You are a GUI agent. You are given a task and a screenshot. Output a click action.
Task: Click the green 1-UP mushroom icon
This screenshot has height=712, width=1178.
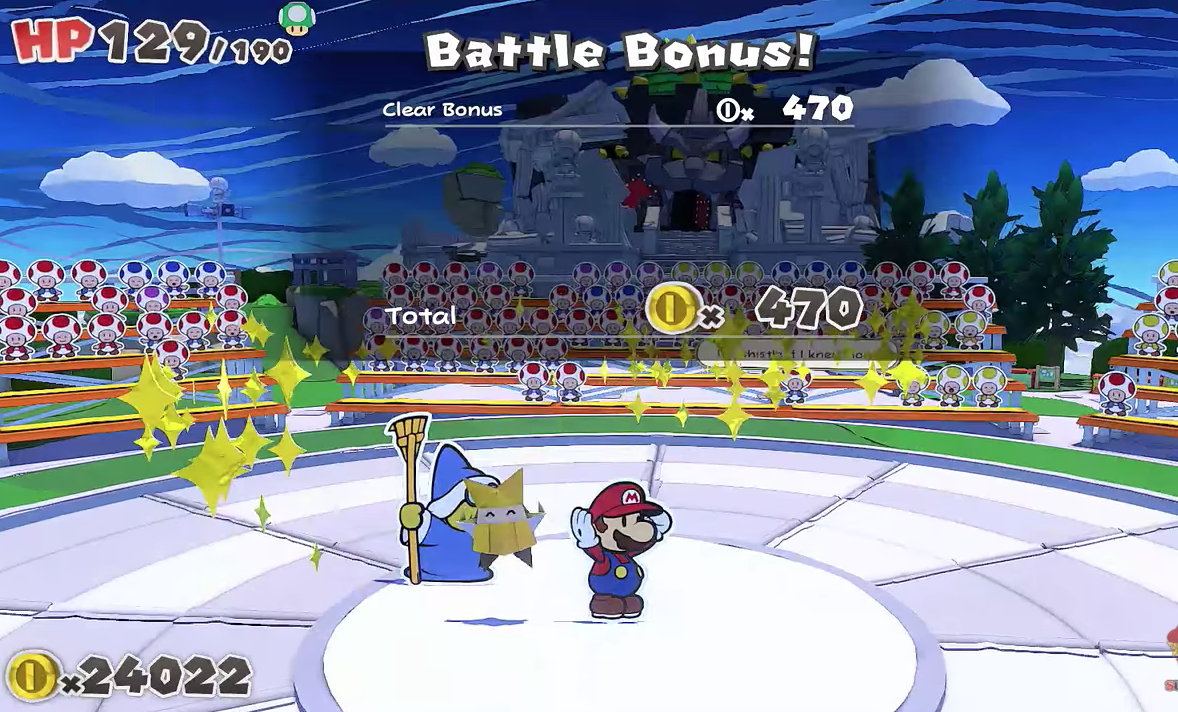click(297, 18)
